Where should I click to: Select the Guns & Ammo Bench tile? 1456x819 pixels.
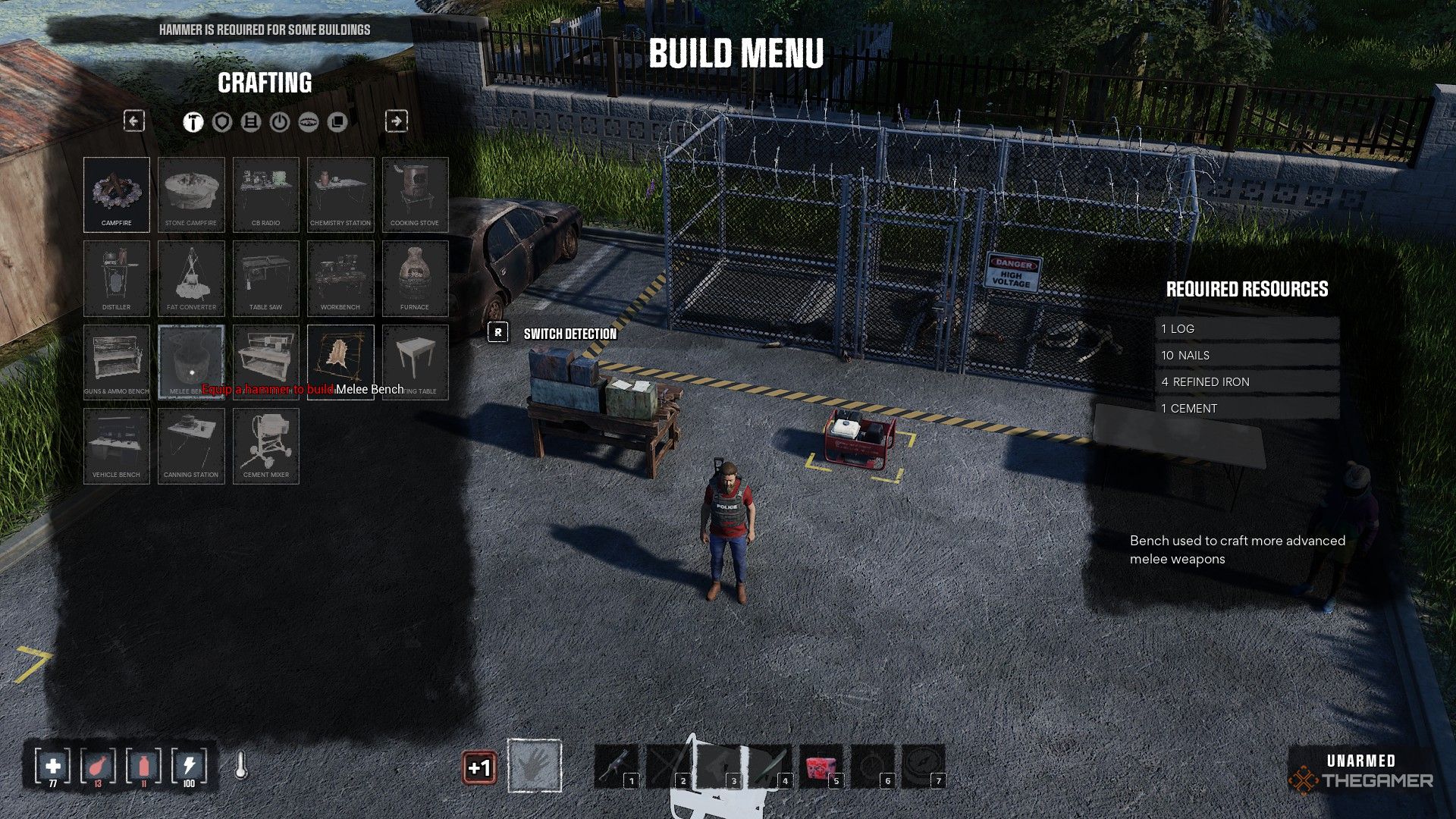(x=117, y=362)
